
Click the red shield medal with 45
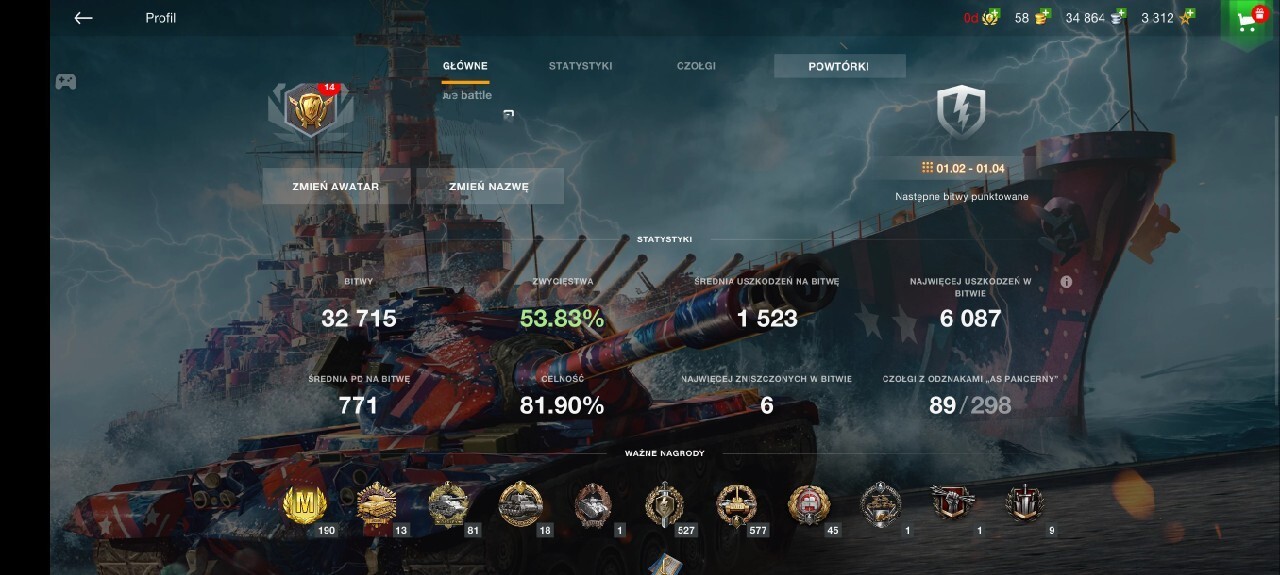click(x=808, y=505)
